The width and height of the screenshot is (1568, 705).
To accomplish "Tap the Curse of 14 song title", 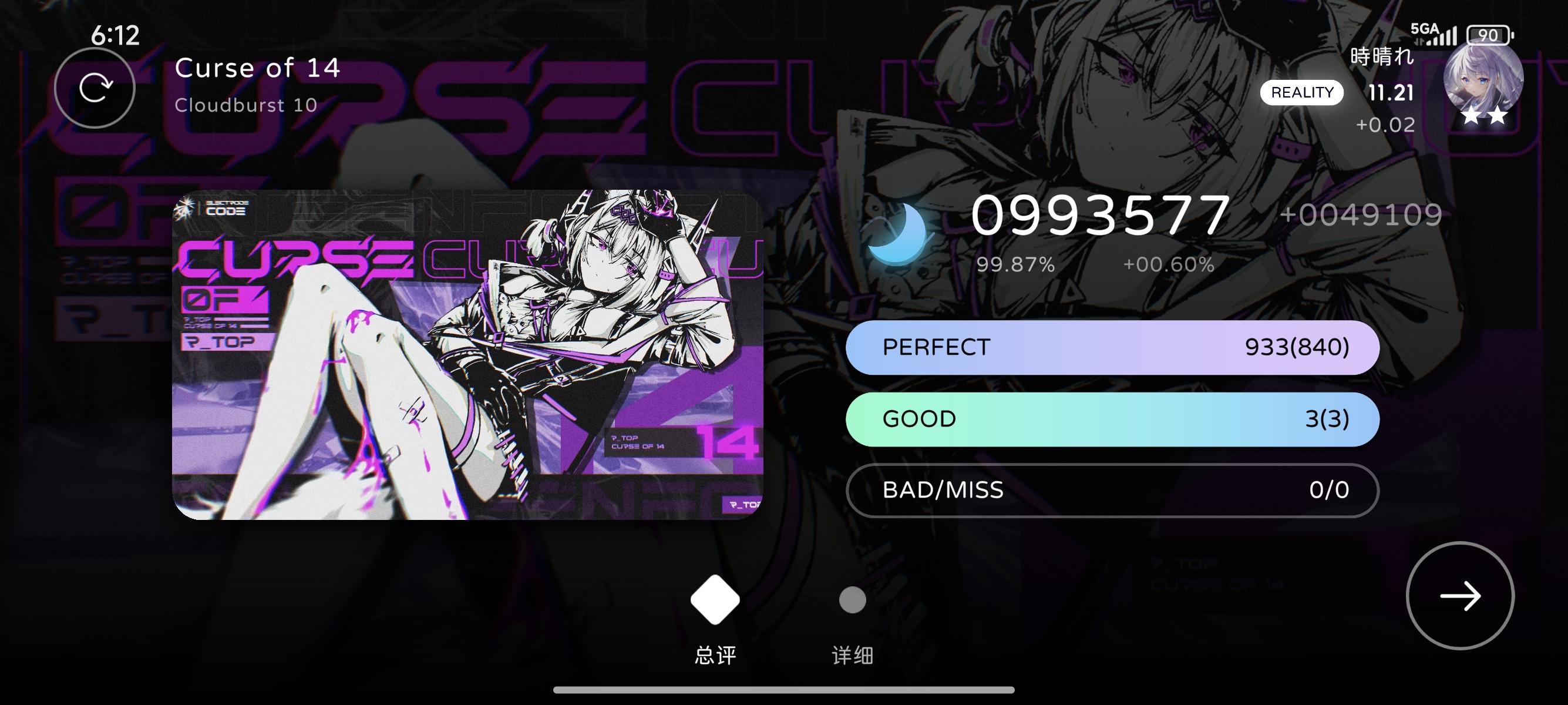I will coord(258,68).
